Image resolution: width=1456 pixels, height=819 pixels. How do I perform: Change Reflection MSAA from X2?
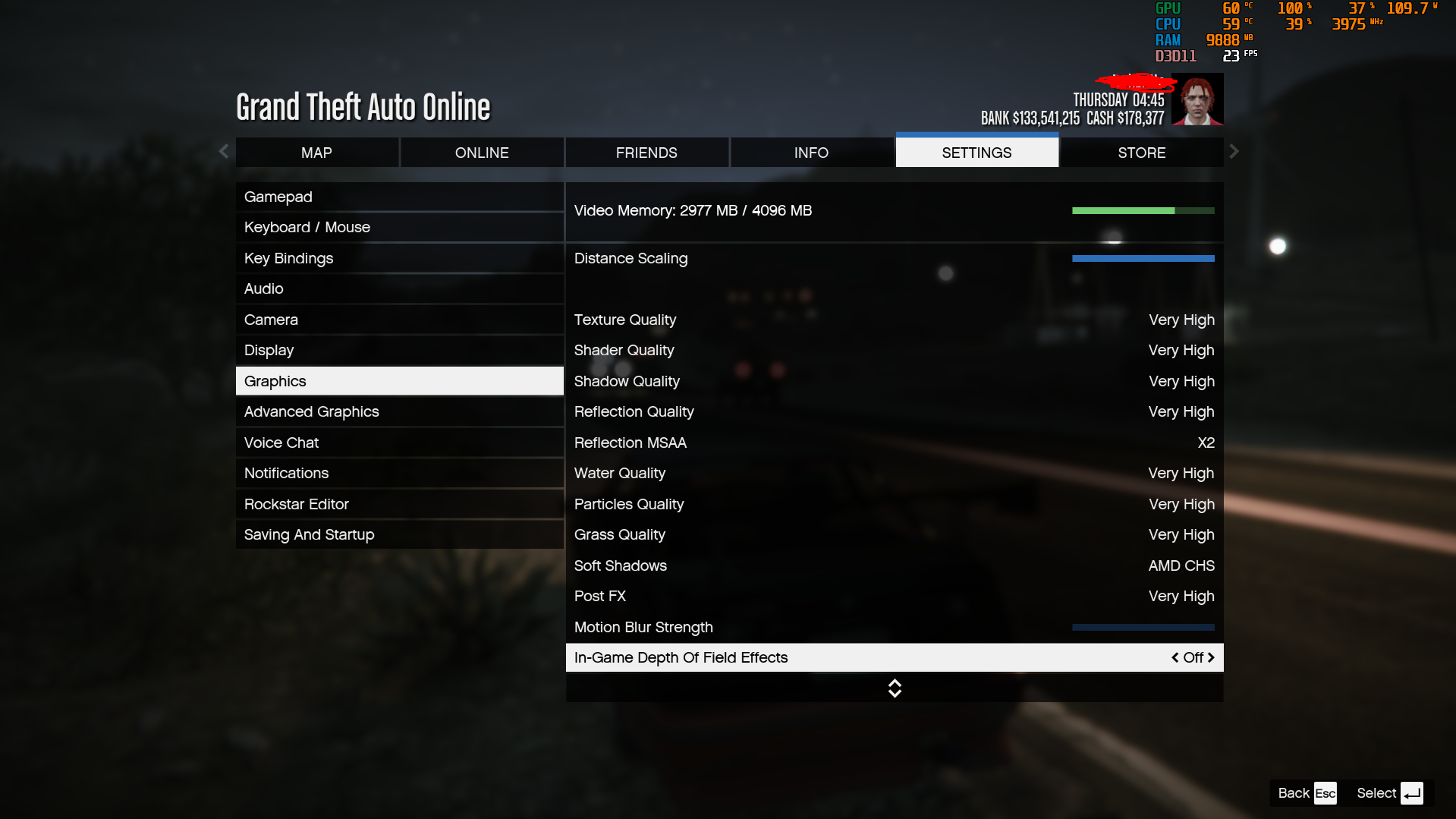(x=1206, y=443)
